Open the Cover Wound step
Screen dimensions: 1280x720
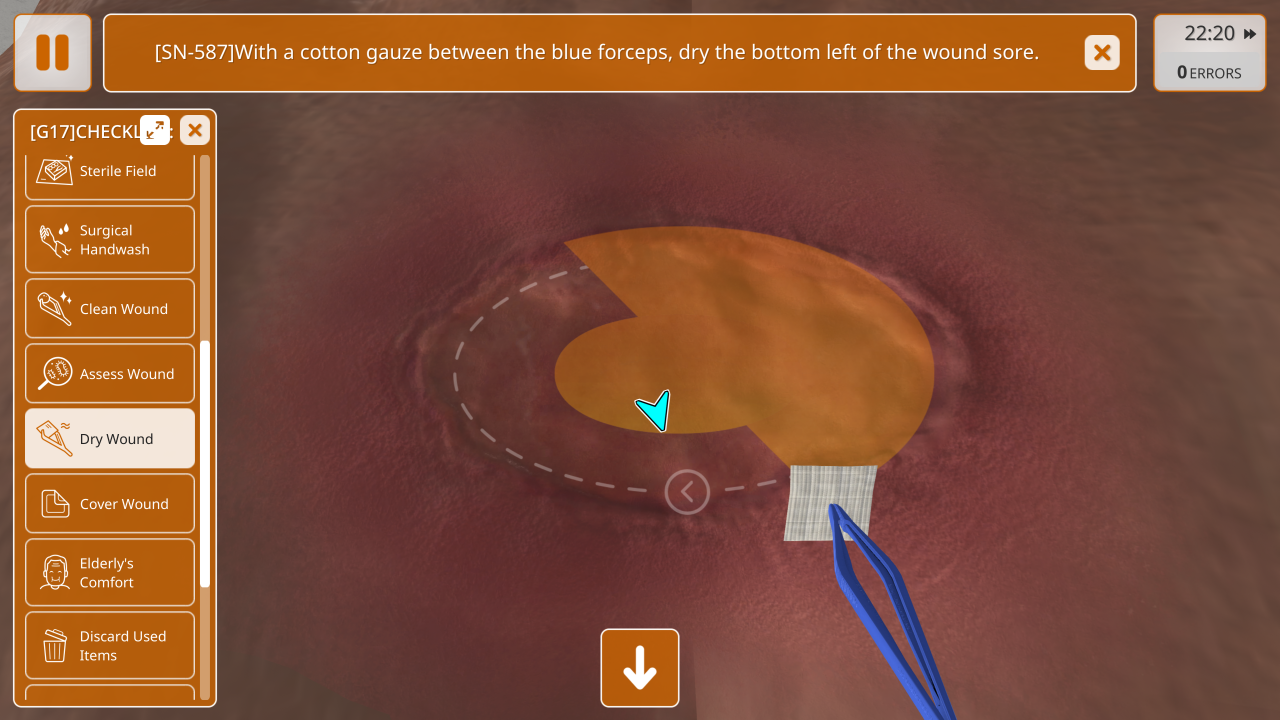pos(110,504)
